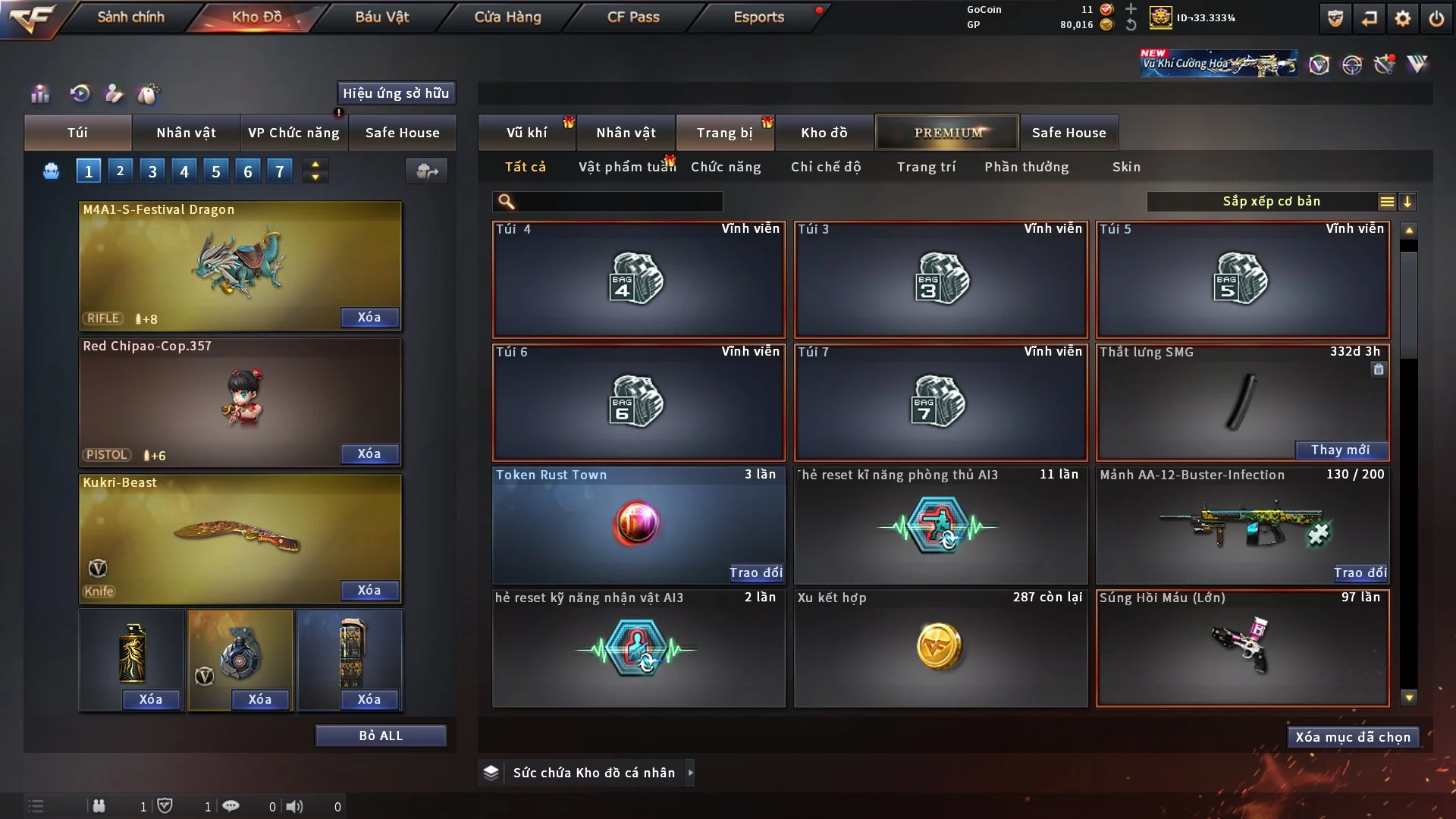
Task: Click the inventory search field
Action: [x=618, y=202]
